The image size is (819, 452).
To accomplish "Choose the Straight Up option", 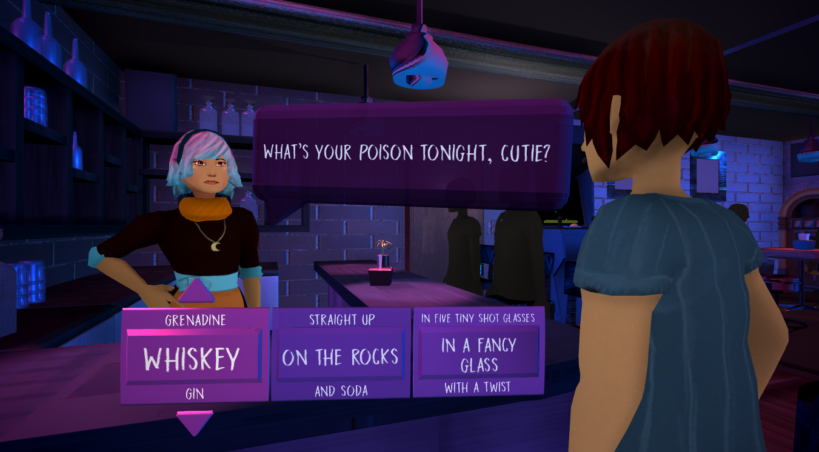I will [340, 322].
